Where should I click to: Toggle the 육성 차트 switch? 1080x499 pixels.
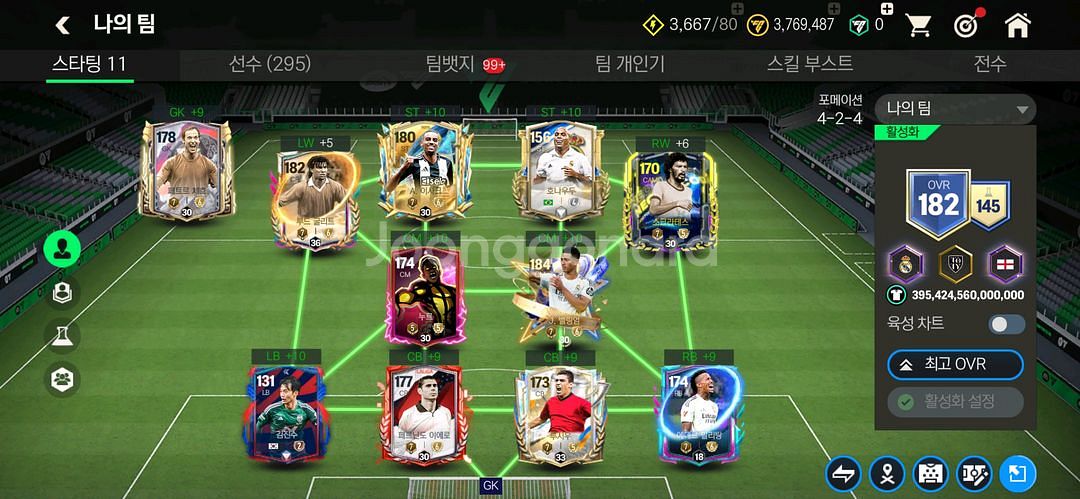[x=1006, y=324]
